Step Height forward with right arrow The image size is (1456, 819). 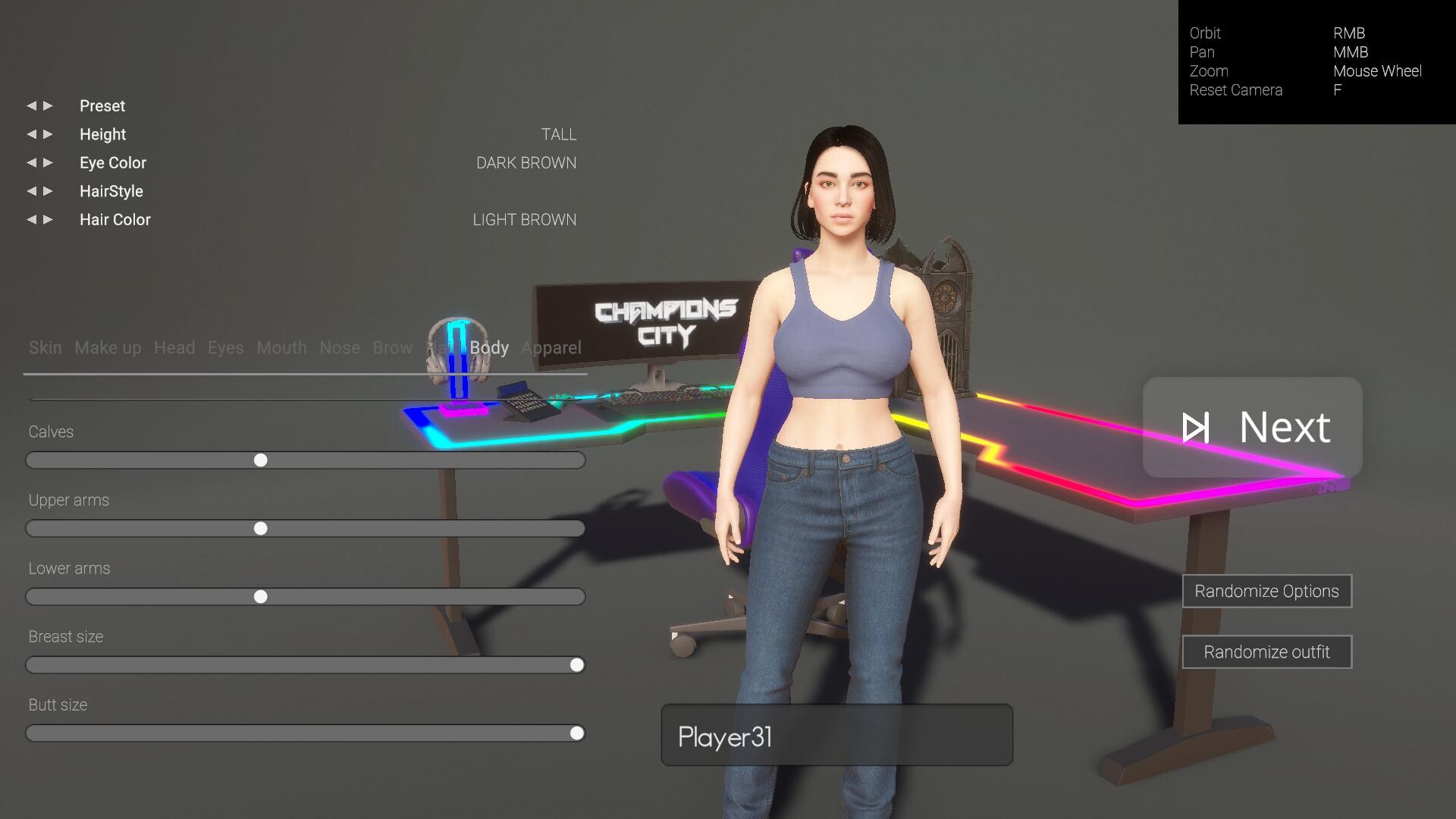[48, 134]
